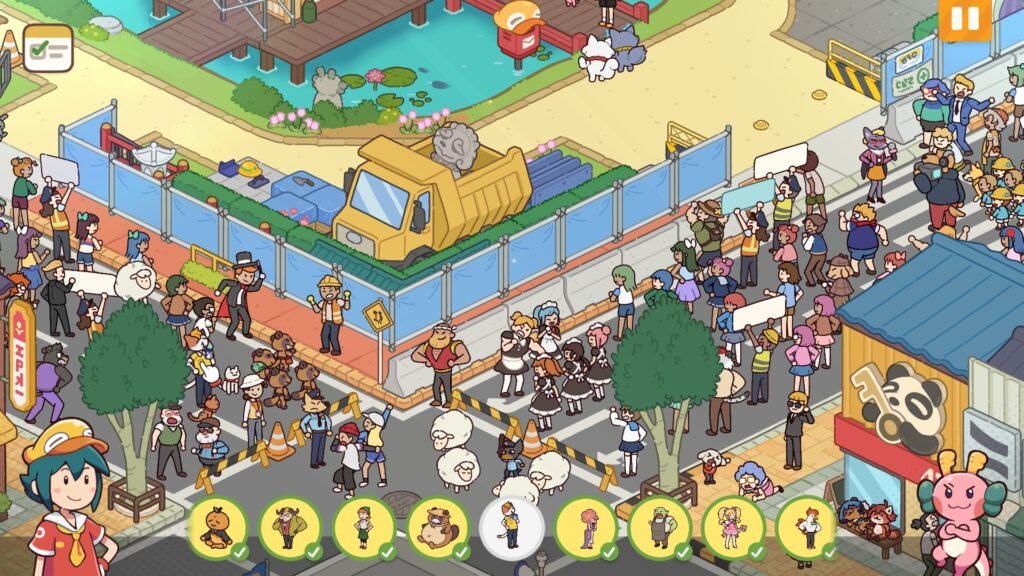The image size is (1024, 576).
Task: Select the green ogre in apron target
Action: (x=659, y=527)
